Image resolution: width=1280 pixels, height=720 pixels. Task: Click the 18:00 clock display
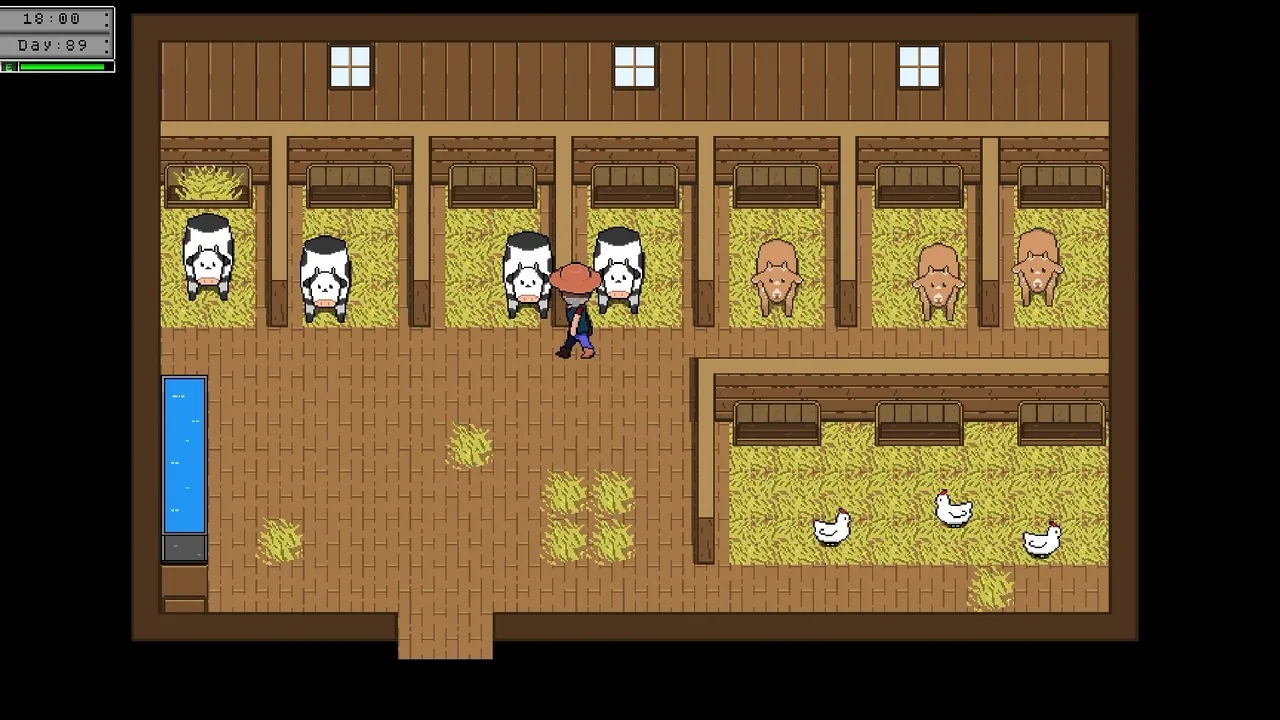click(55, 17)
